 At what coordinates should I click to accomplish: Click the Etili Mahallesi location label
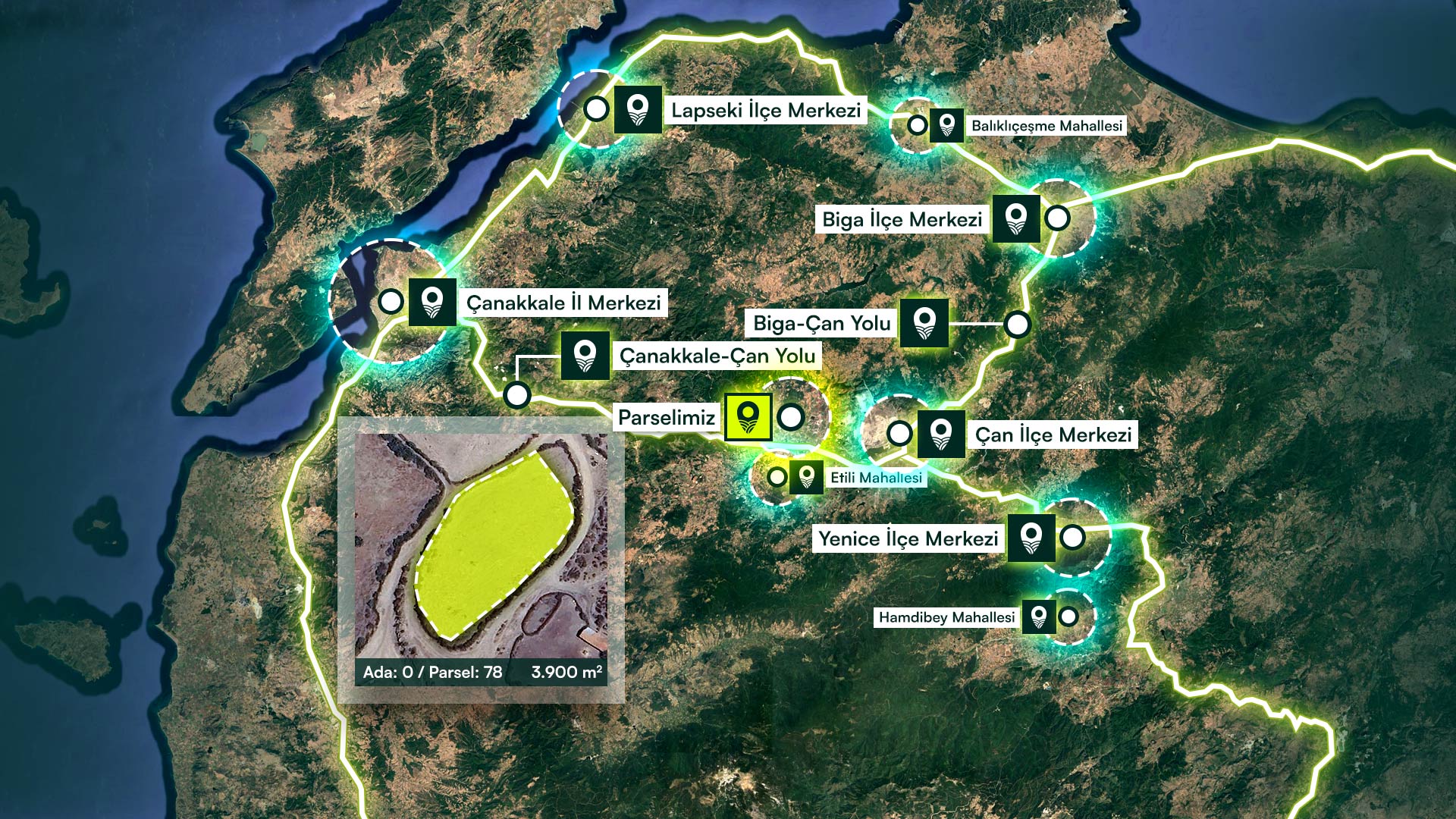point(876,478)
